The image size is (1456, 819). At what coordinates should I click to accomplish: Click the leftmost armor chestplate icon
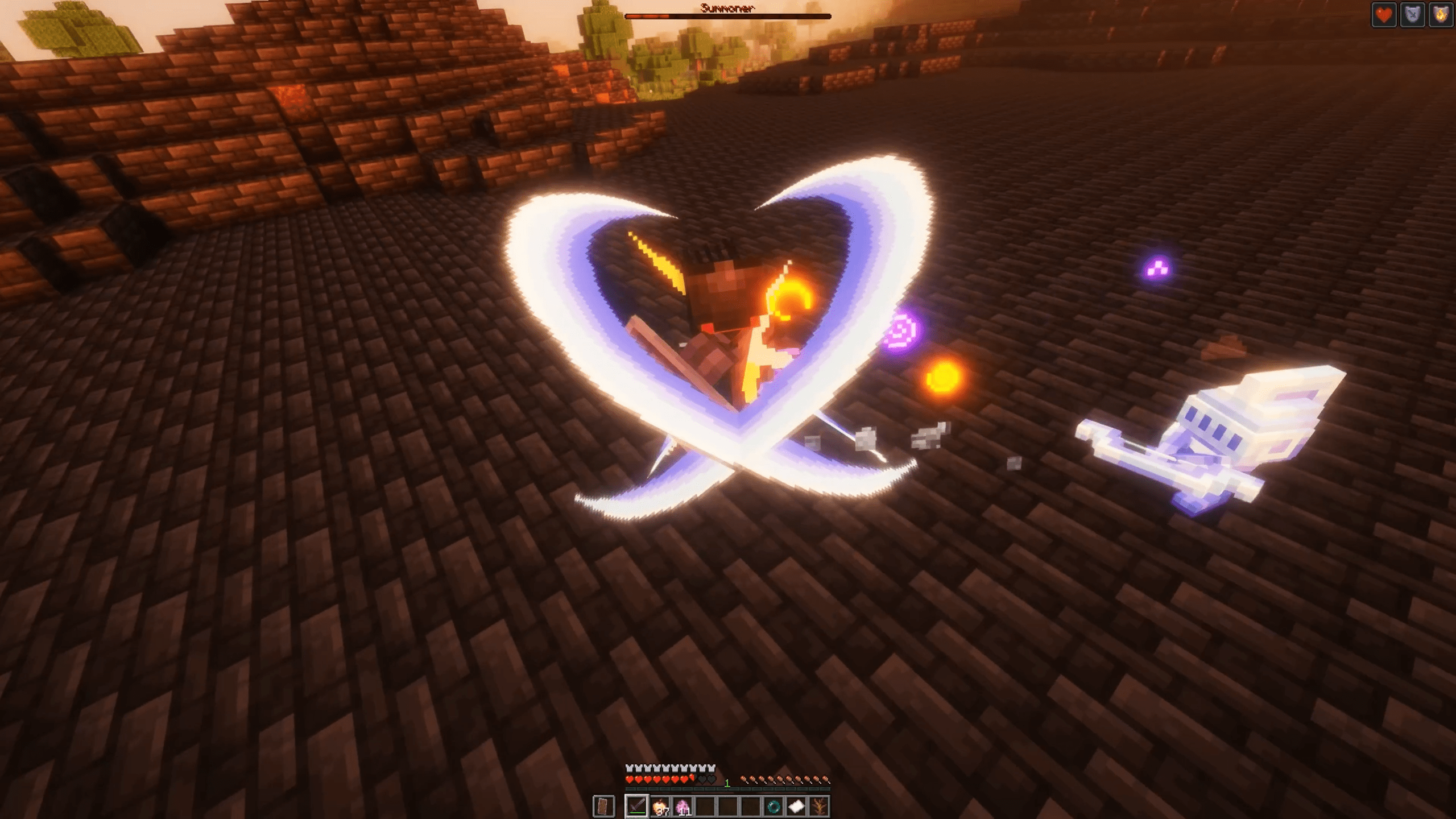click(x=628, y=768)
